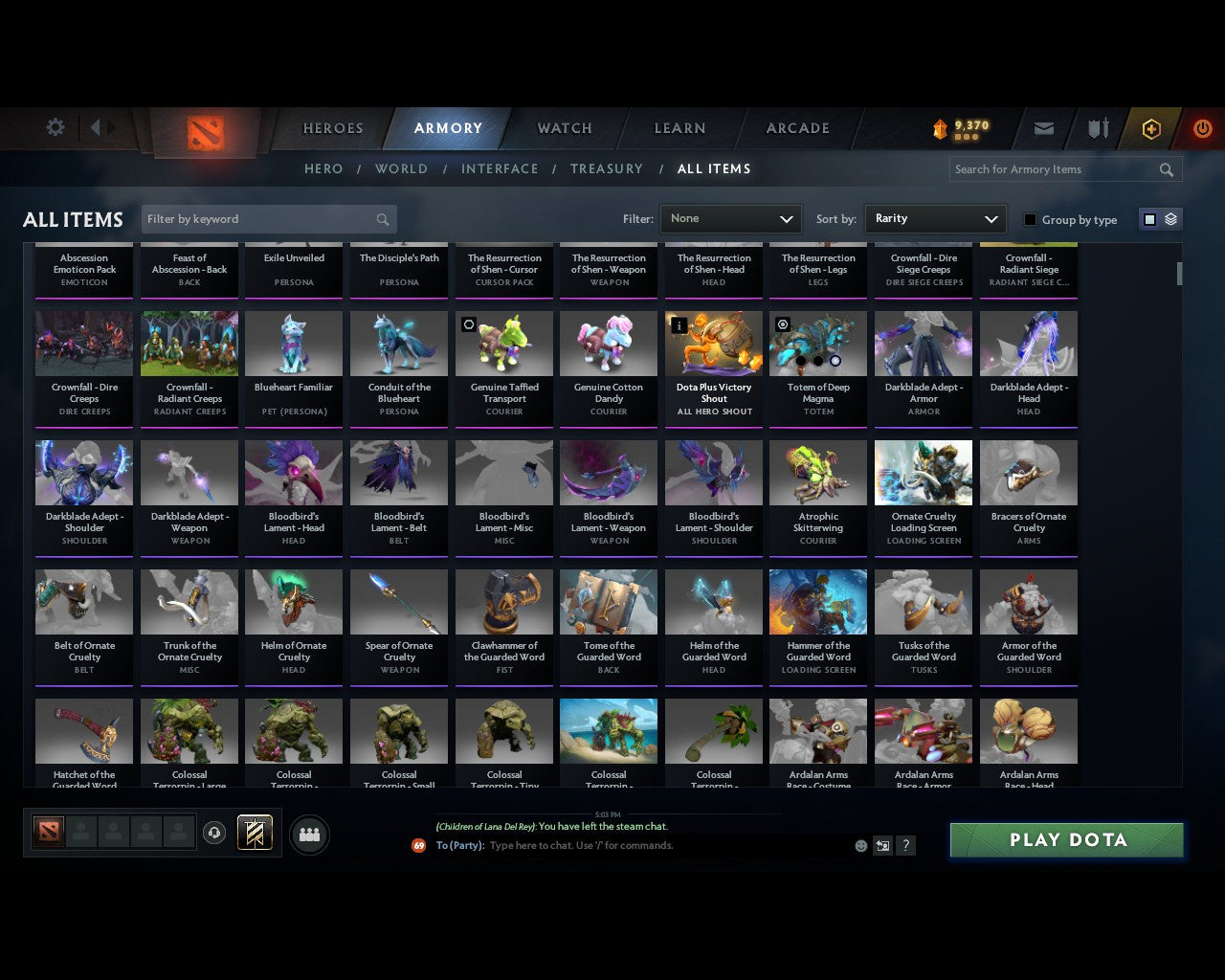Open Dota Plus via the gold hexagon icon
The width and height of the screenshot is (1225, 980).
pos(1150,127)
